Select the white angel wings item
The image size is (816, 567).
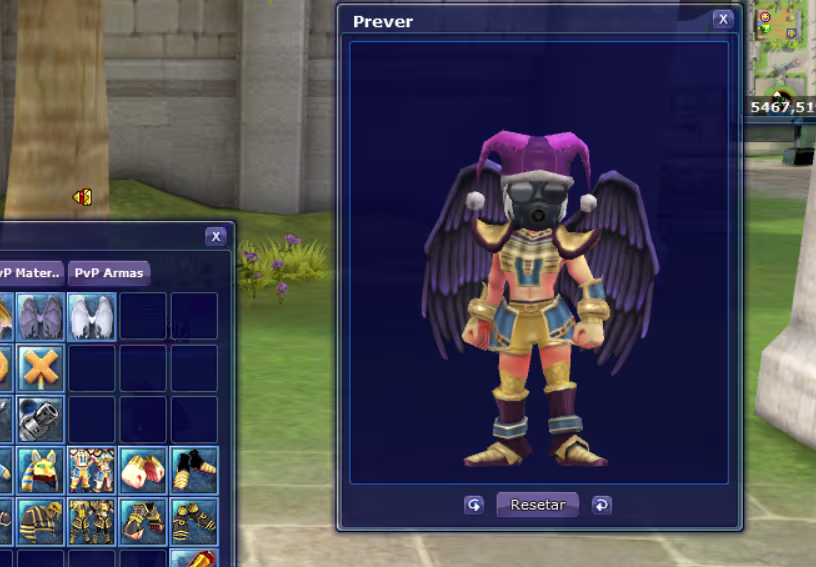(92, 316)
